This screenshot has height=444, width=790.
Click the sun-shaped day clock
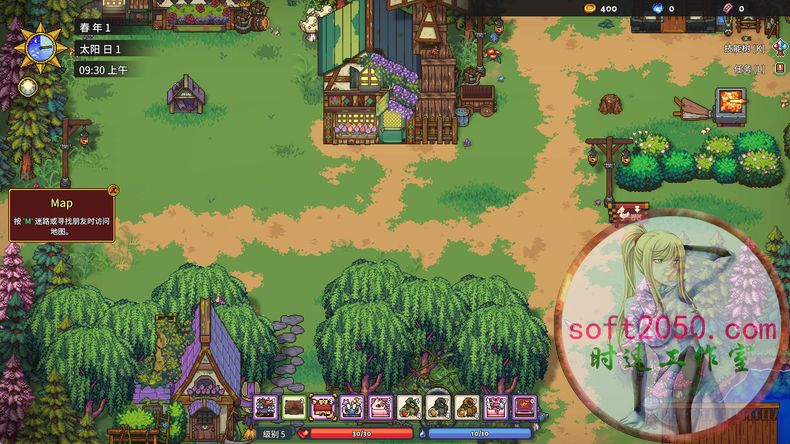[x=40, y=46]
